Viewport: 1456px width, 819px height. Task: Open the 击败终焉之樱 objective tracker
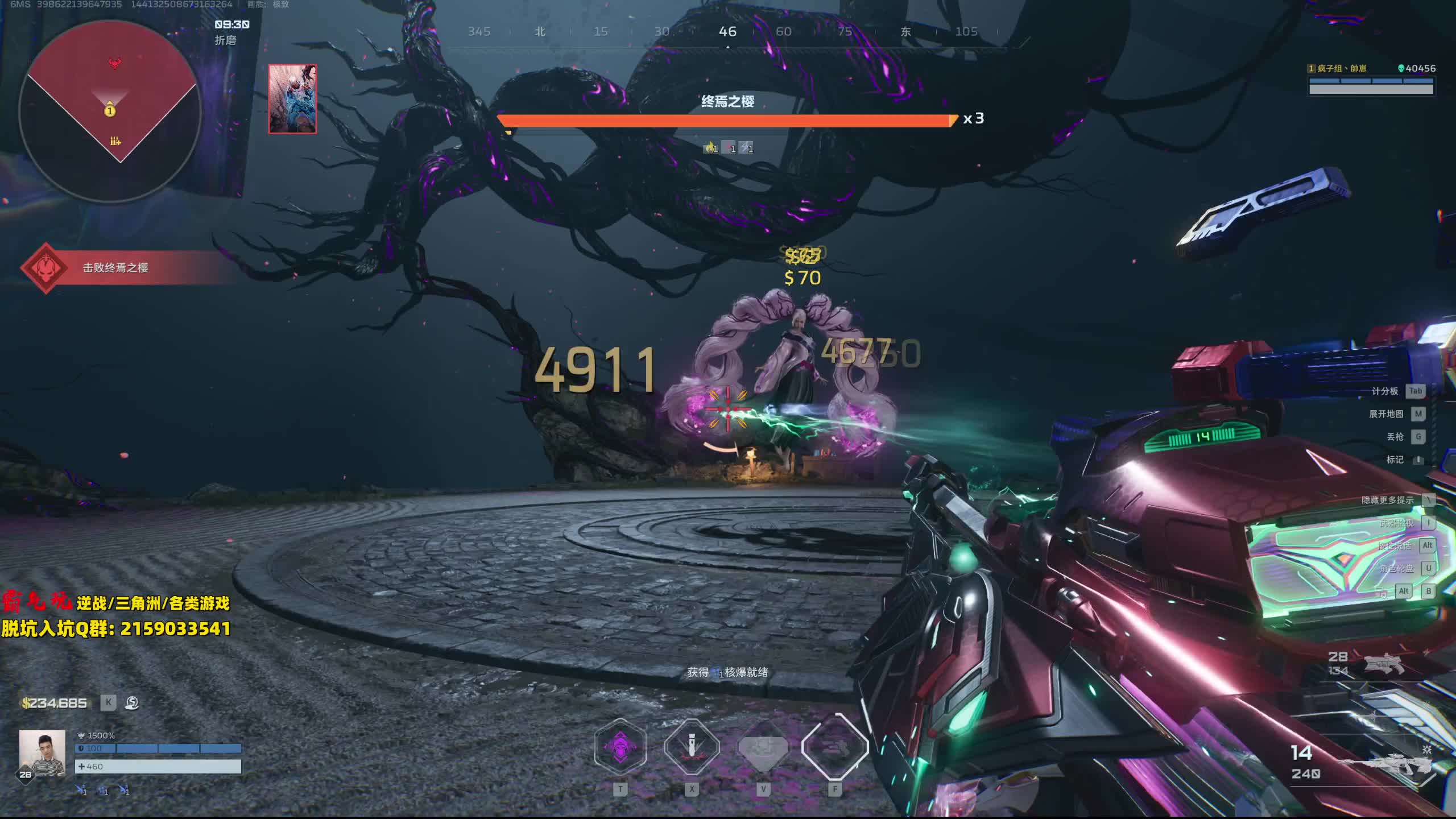tap(115, 268)
